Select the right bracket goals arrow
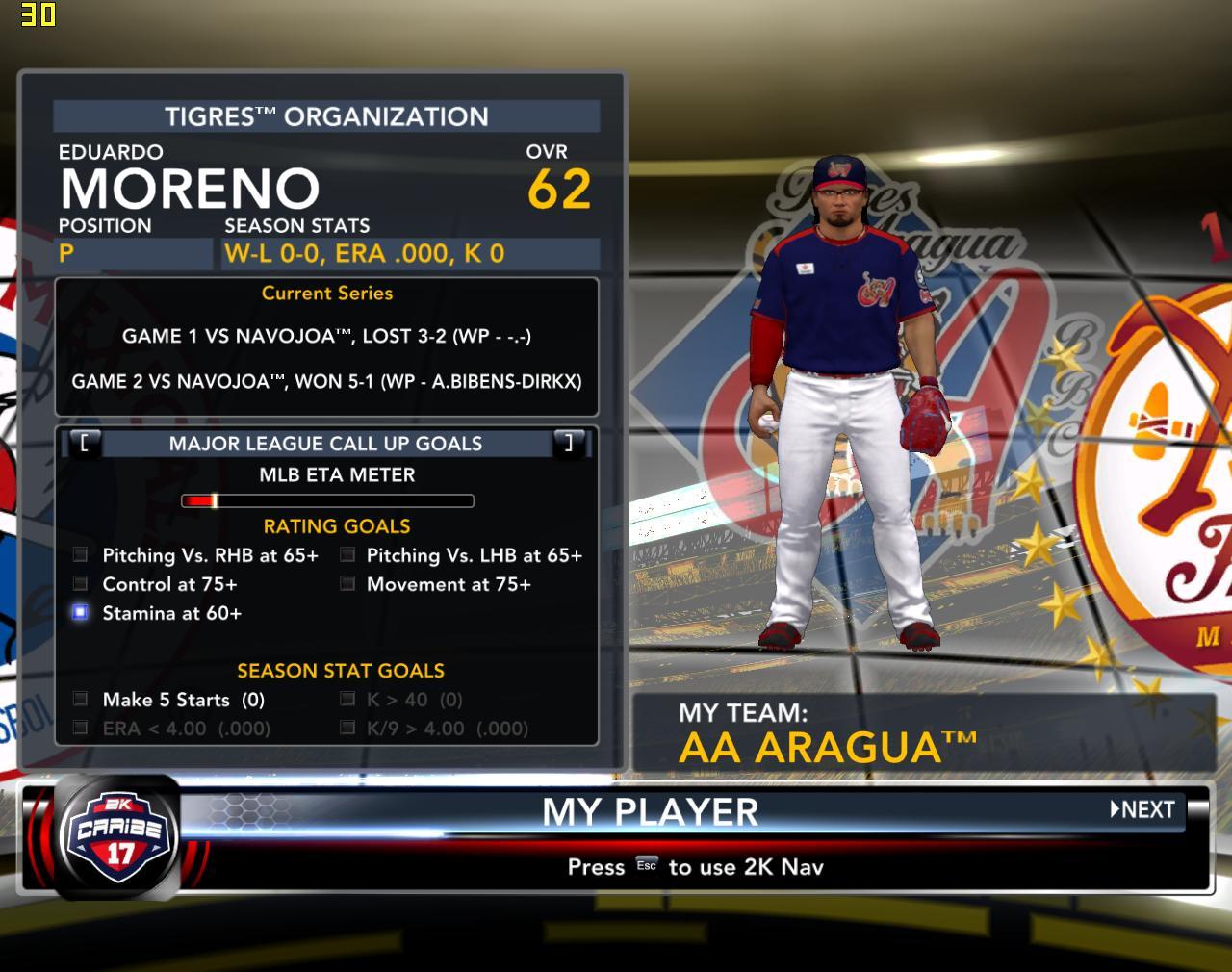Viewport: 1232px width, 972px height. point(569,443)
